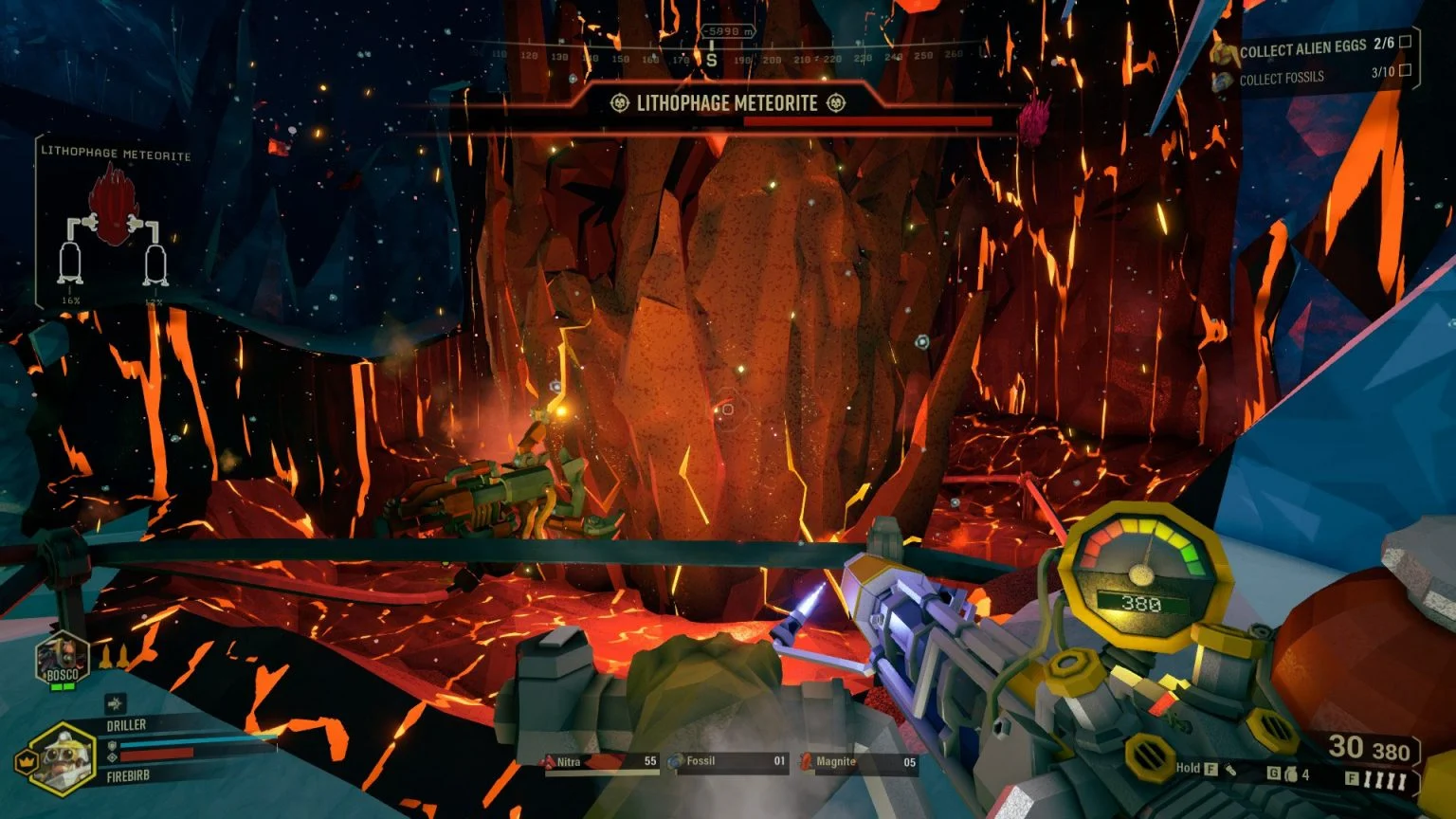Select the flare icon next to Hold F
The height and width of the screenshot is (819, 1456).
click(1231, 772)
